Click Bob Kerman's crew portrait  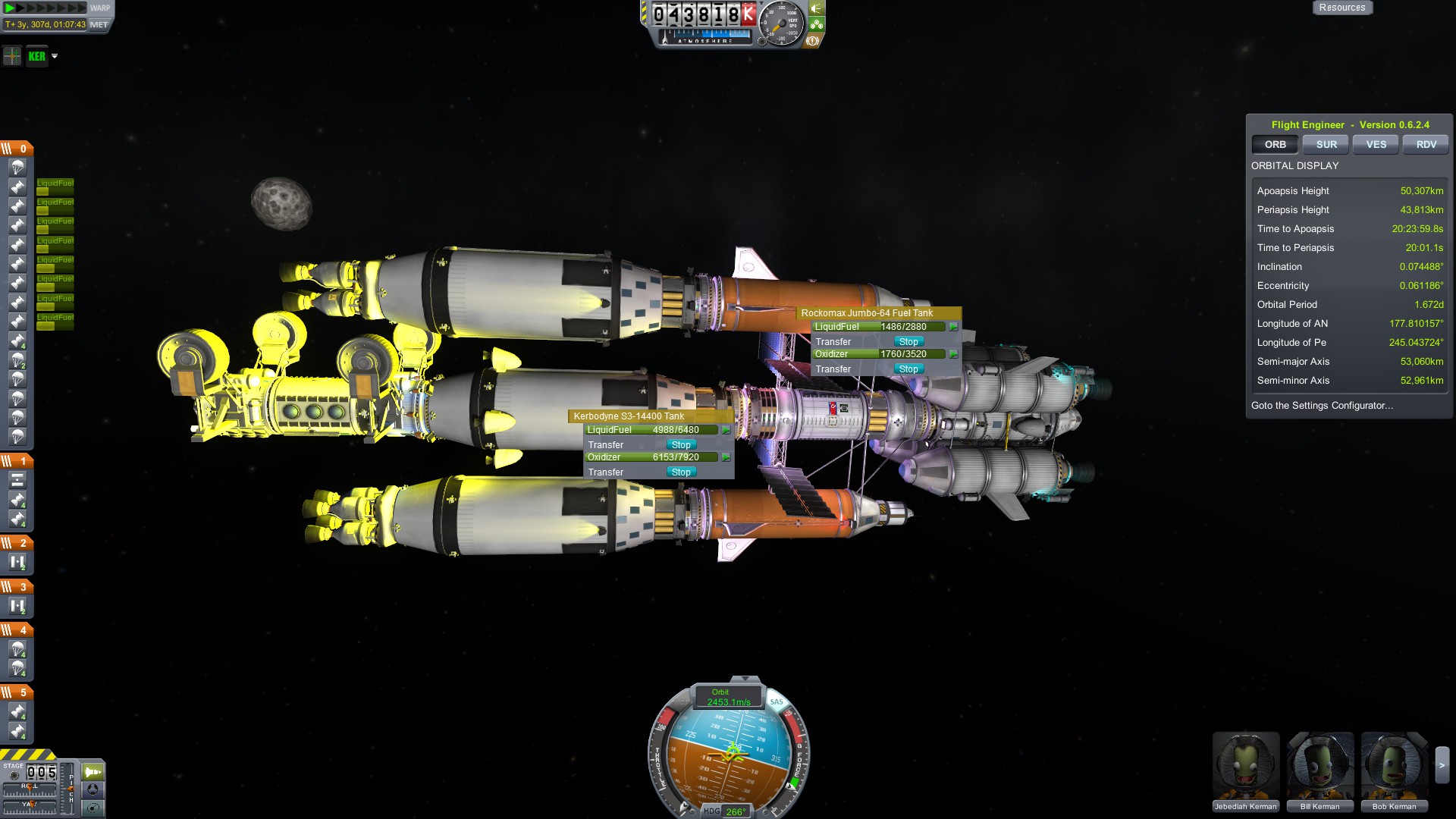tap(1394, 770)
